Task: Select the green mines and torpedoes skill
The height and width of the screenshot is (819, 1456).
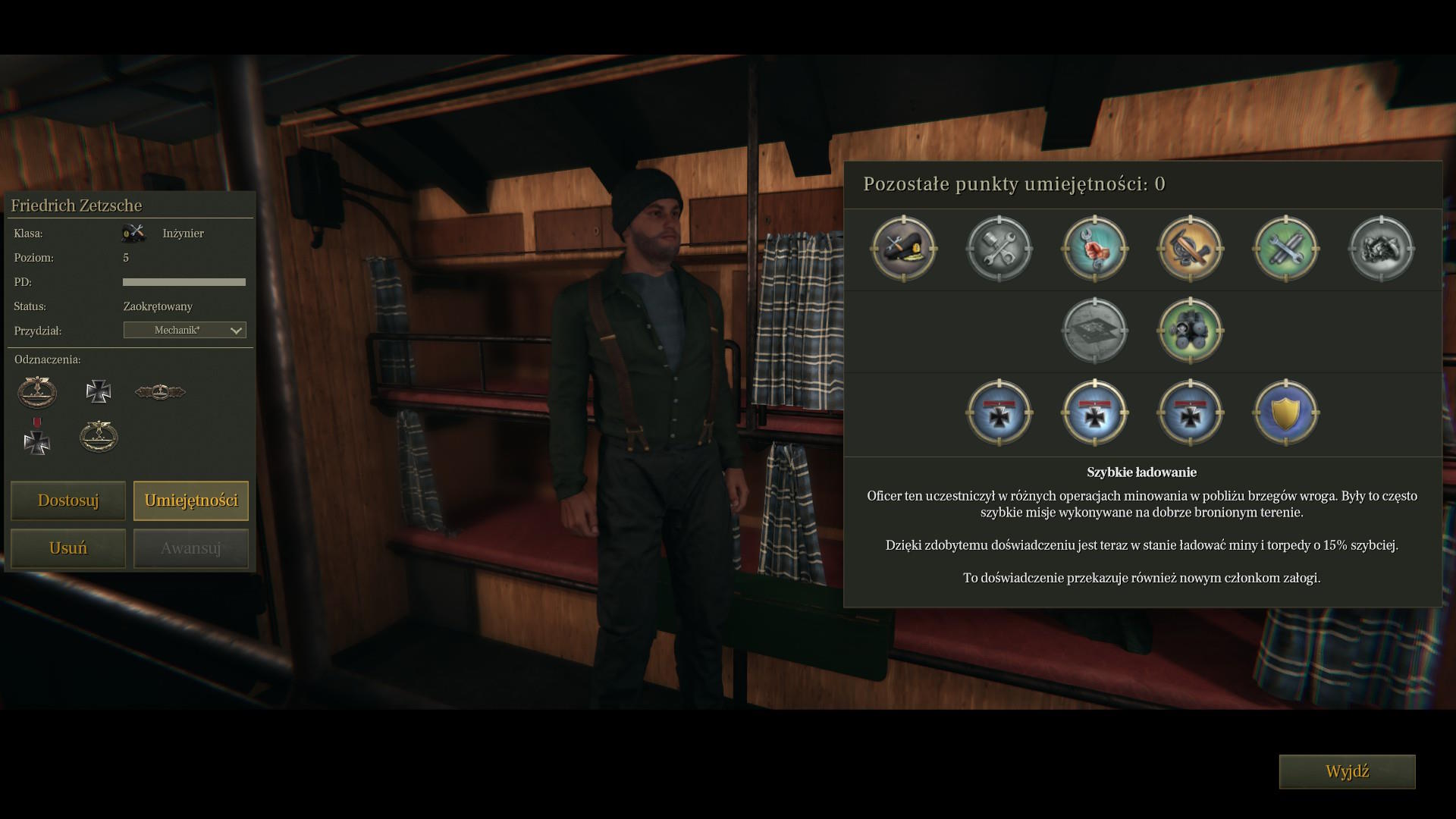Action: click(x=1191, y=331)
